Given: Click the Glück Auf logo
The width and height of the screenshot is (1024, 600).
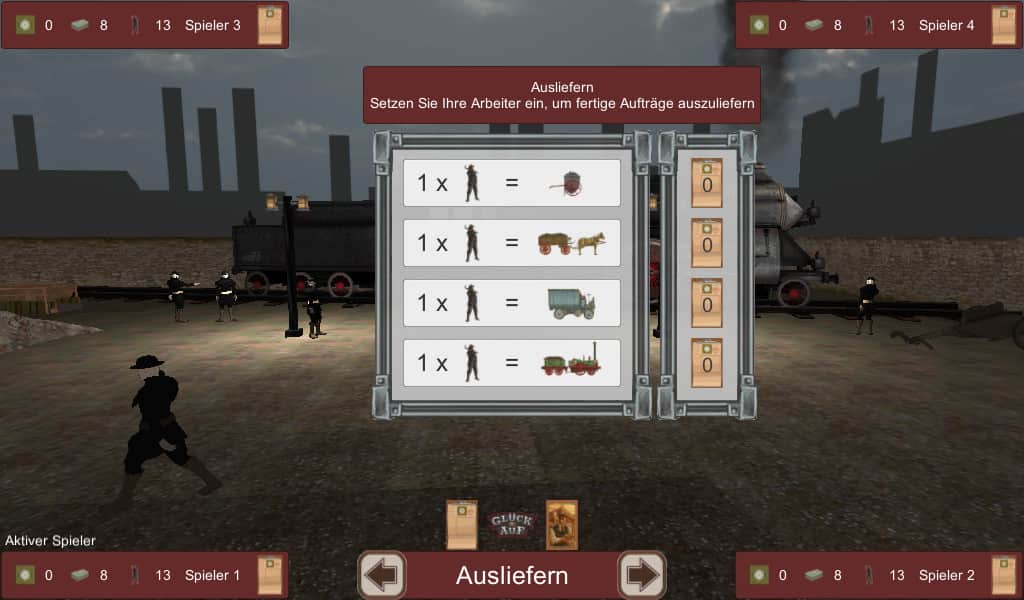Looking at the screenshot, I should [x=511, y=524].
